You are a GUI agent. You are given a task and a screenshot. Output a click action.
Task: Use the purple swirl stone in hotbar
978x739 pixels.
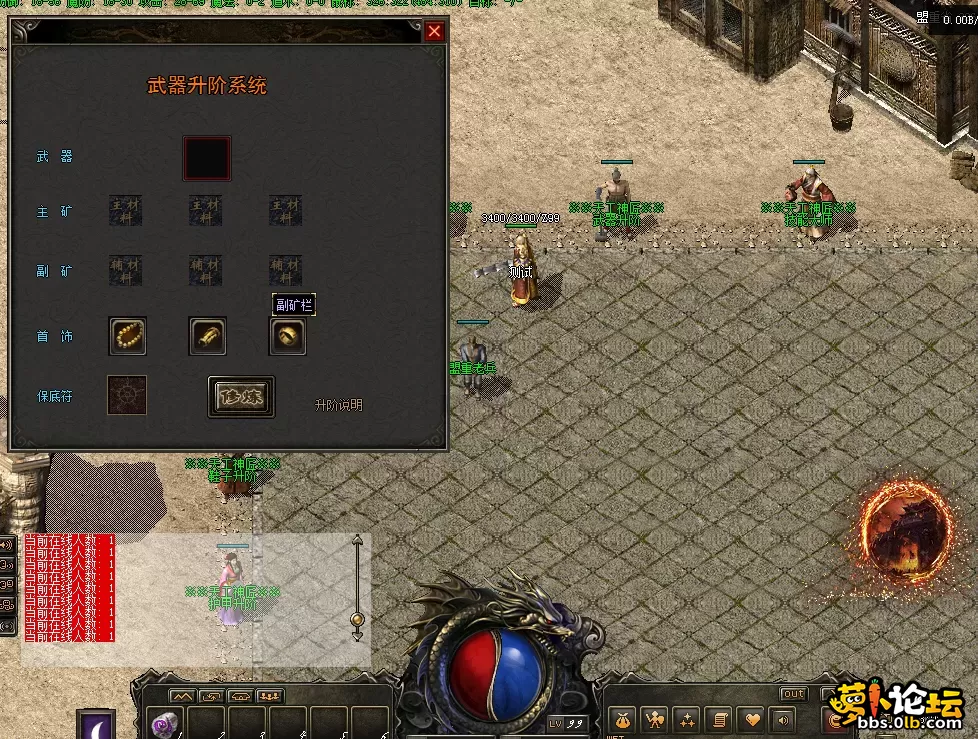164,722
